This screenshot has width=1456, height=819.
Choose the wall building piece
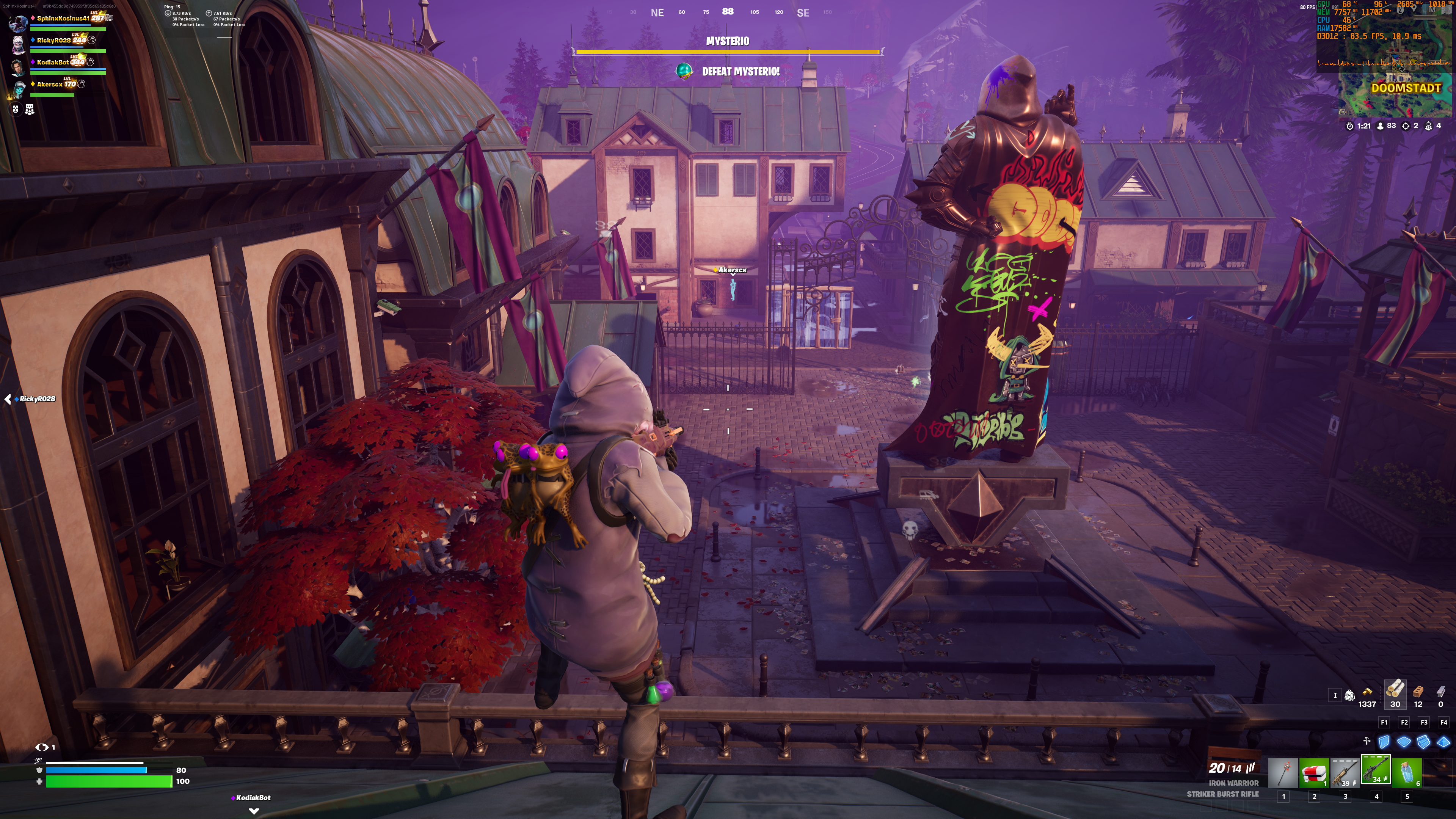[x=1384, y=742]
